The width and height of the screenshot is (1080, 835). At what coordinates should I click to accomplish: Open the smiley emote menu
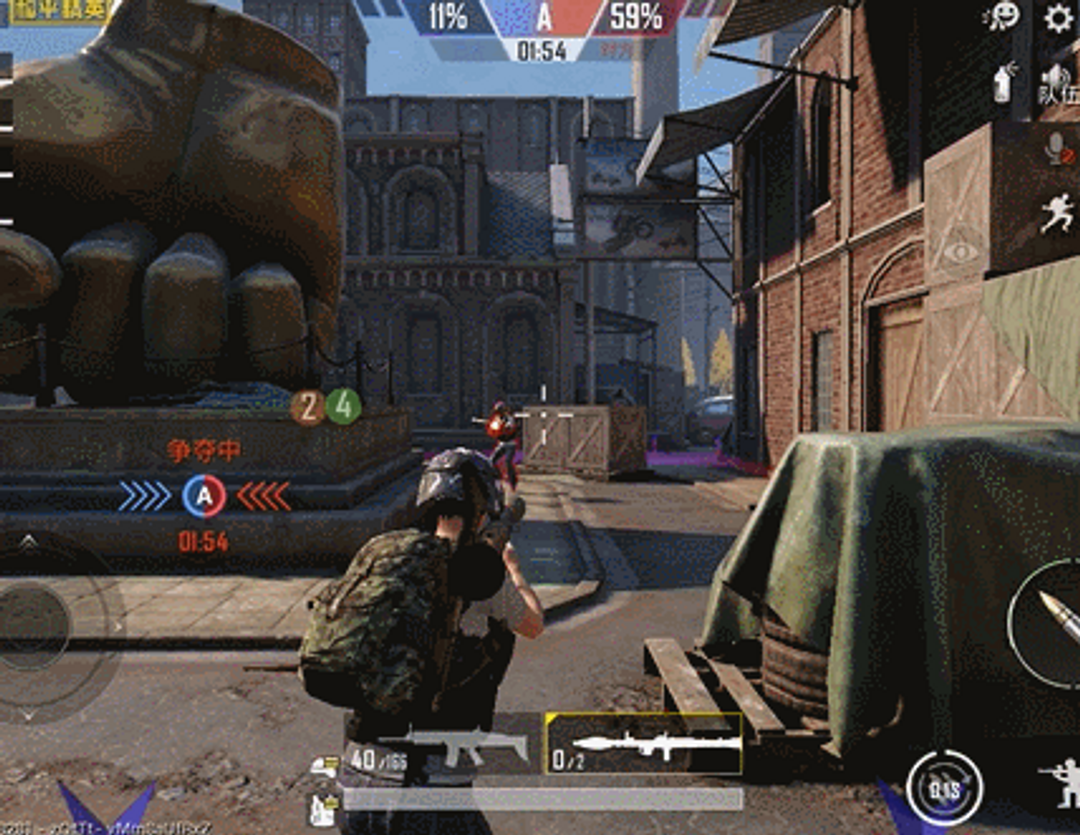(x=1002, y=17)
